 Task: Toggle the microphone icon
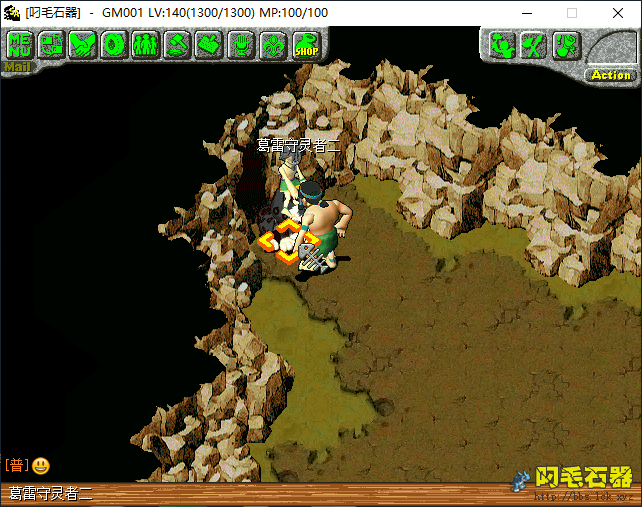(241, 44)
